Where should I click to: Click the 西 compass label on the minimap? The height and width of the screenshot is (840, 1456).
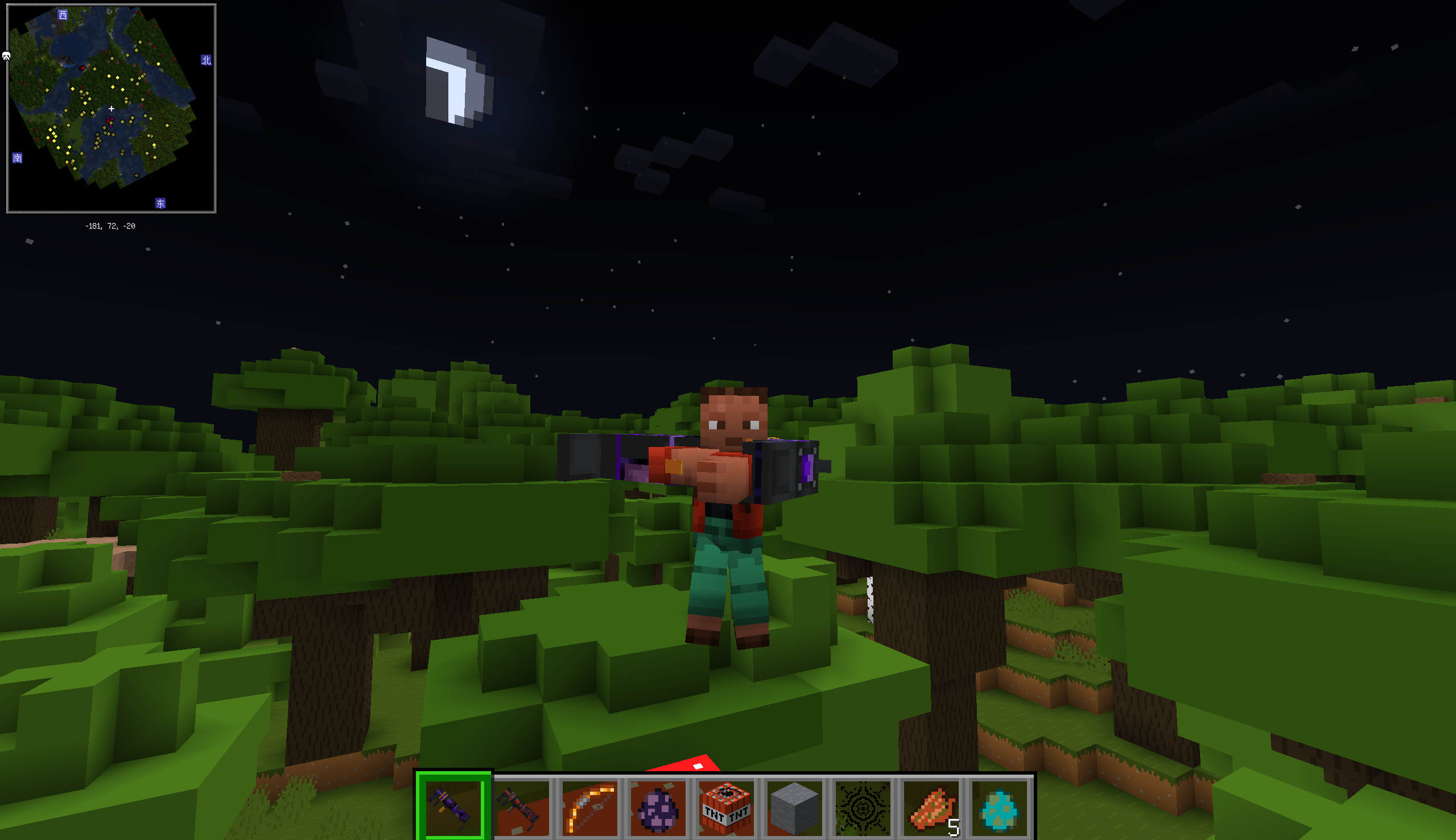(62, 13)
